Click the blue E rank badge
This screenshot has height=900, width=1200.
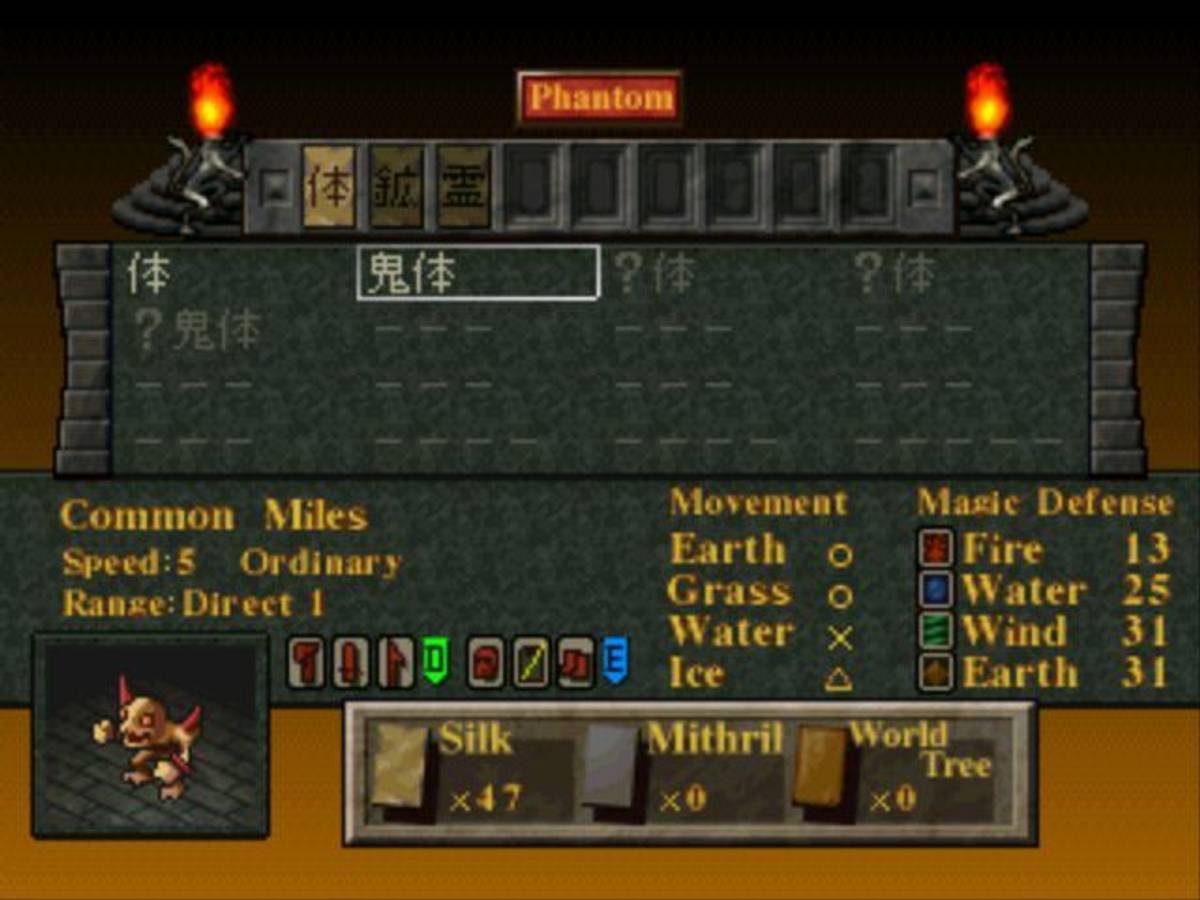(x=614, y=661)
